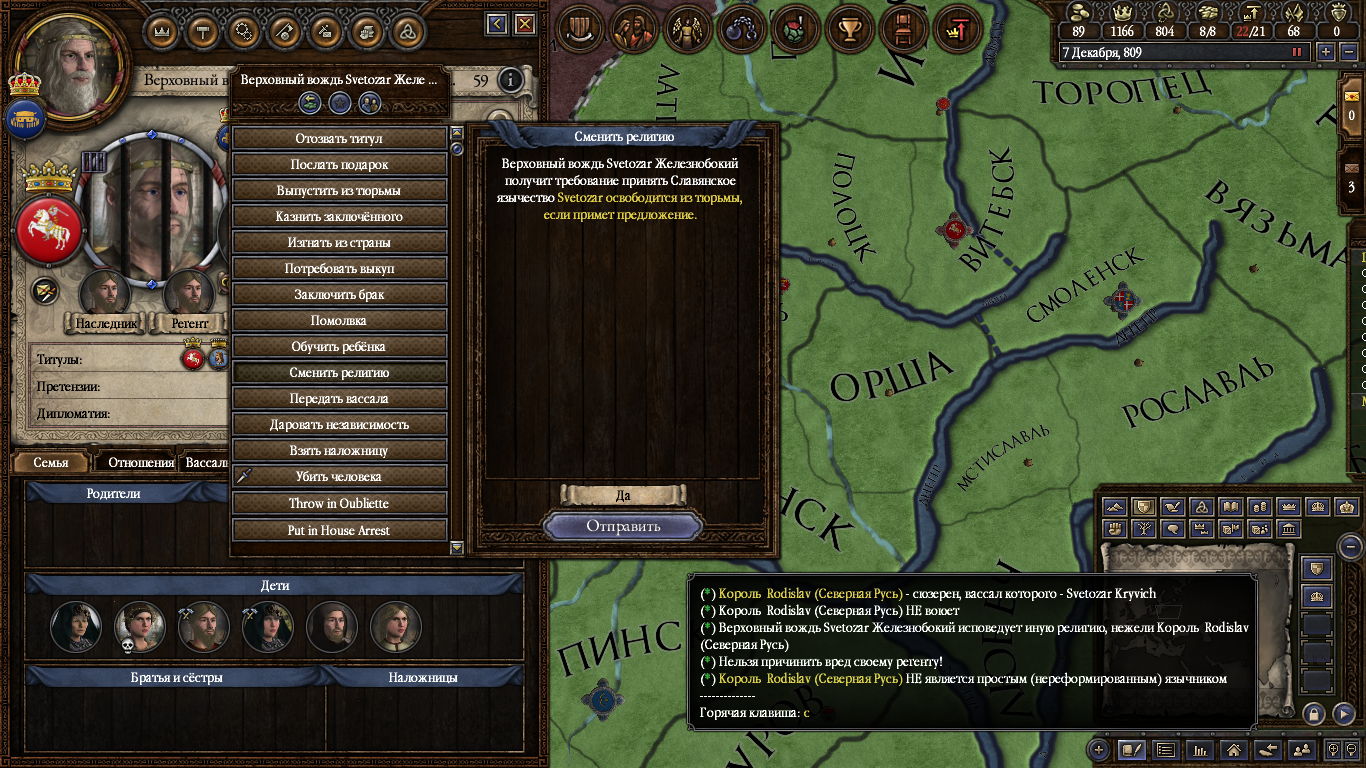Image resolution: width=1366 pixels, height=768 pixels.
Task: Toggle the game pause button near date
Action: (1298, 52)
